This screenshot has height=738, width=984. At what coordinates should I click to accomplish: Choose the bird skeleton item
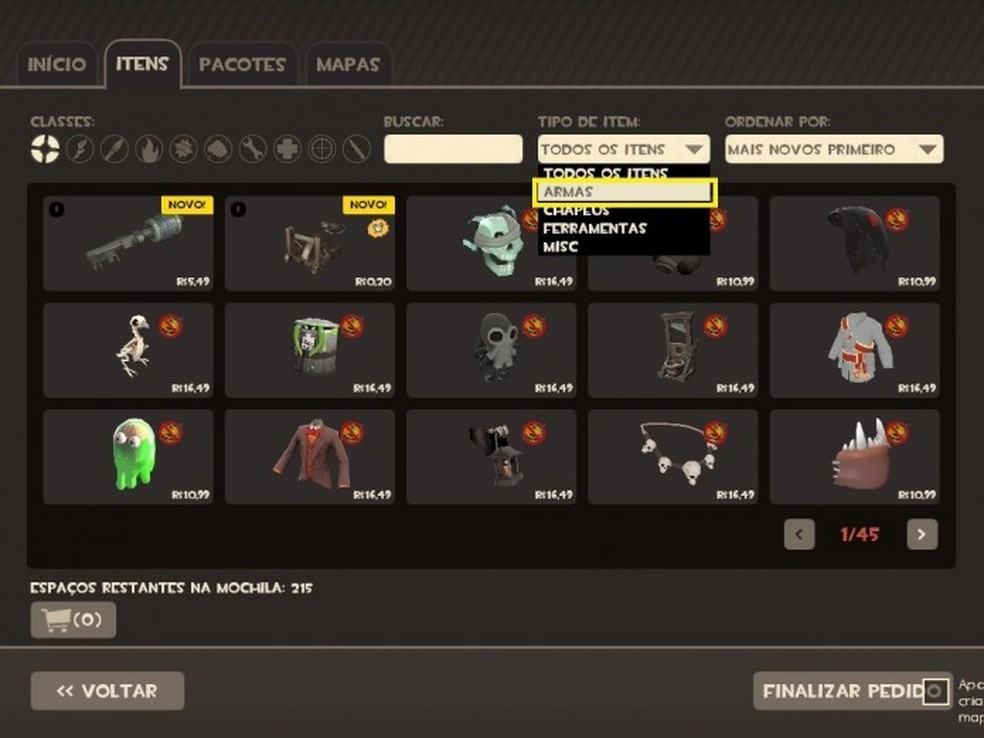coord(128,350)
